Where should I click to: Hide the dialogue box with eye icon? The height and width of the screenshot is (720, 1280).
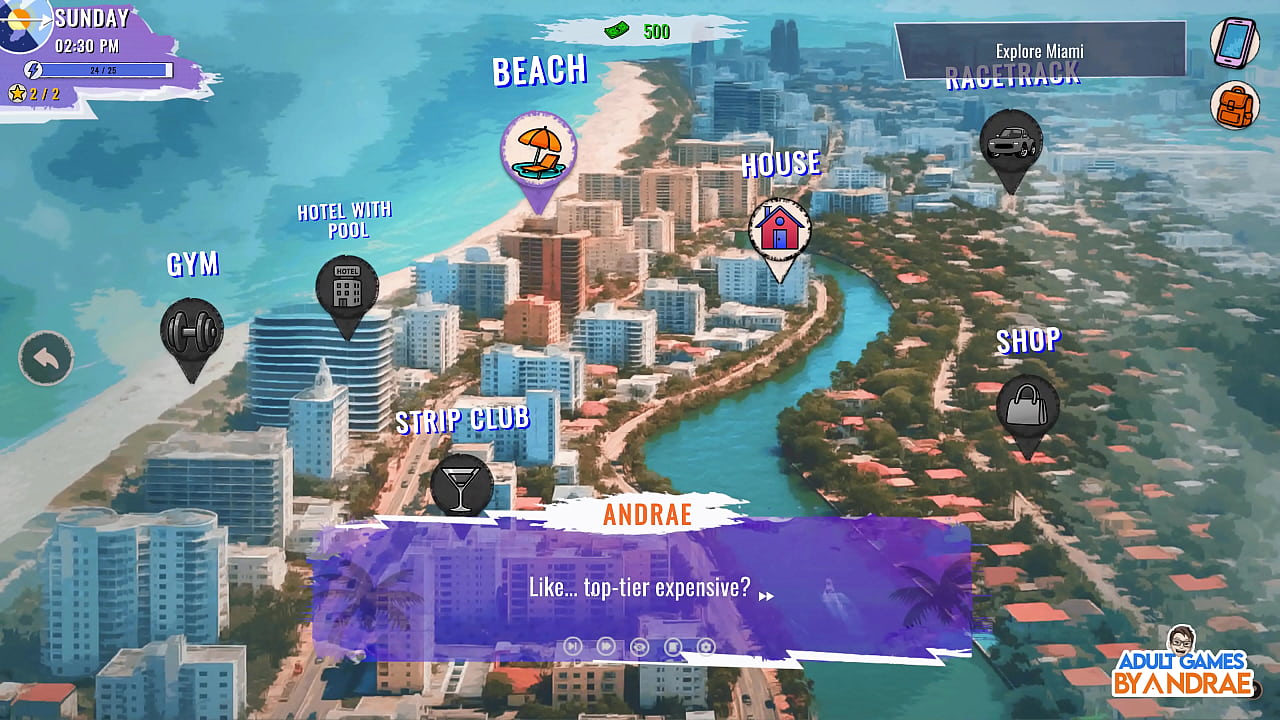point(639,647)
